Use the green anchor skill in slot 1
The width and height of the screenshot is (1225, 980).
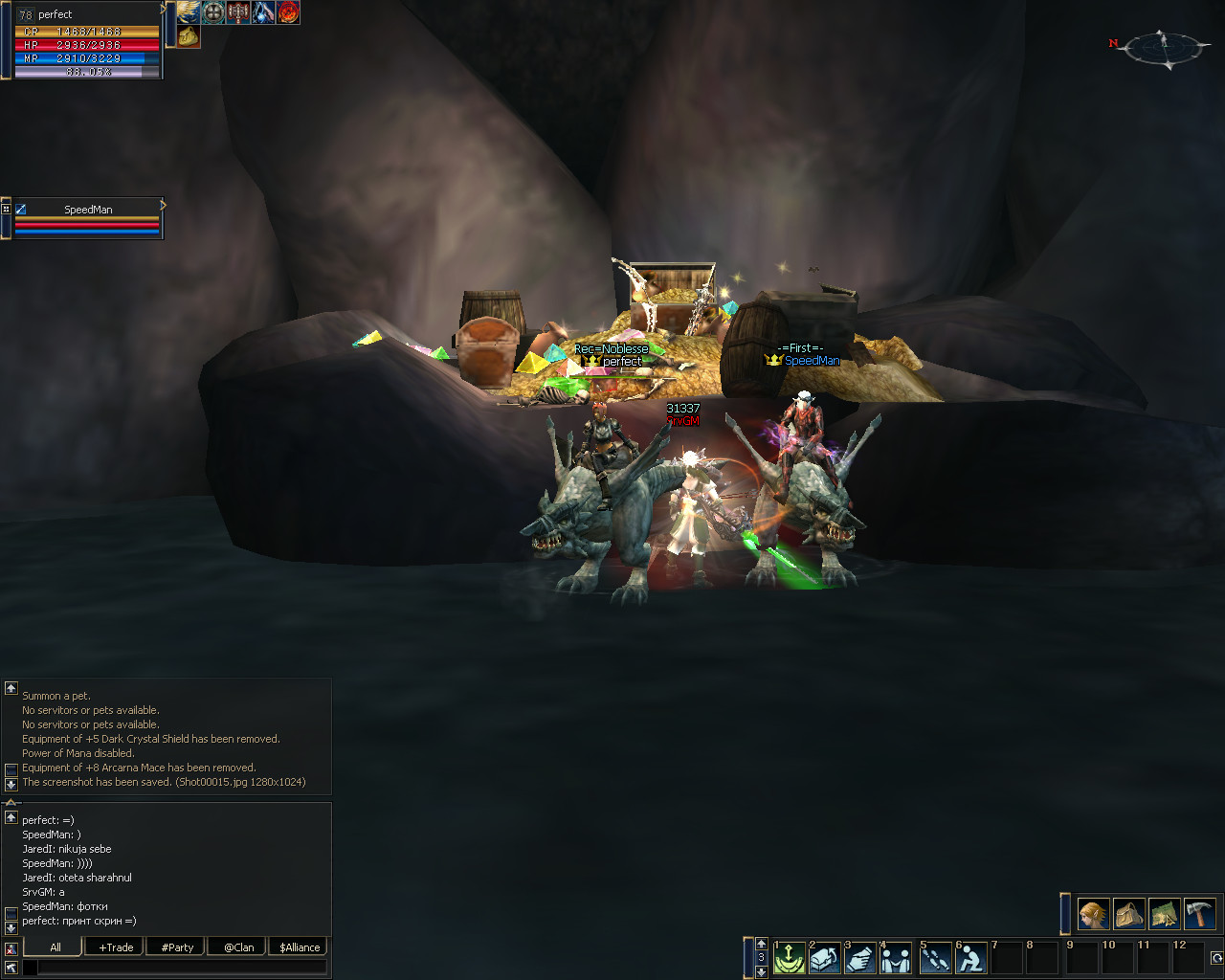tap(790, 957)
